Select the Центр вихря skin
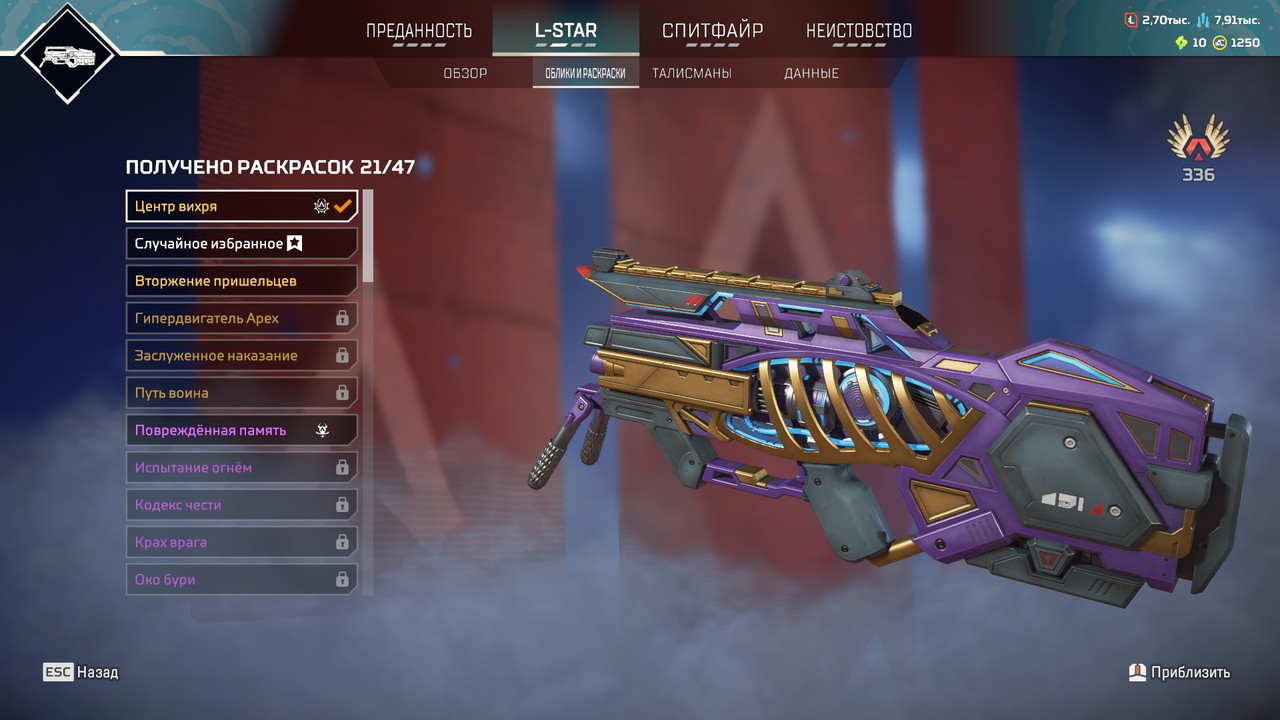 coord(241,206)
